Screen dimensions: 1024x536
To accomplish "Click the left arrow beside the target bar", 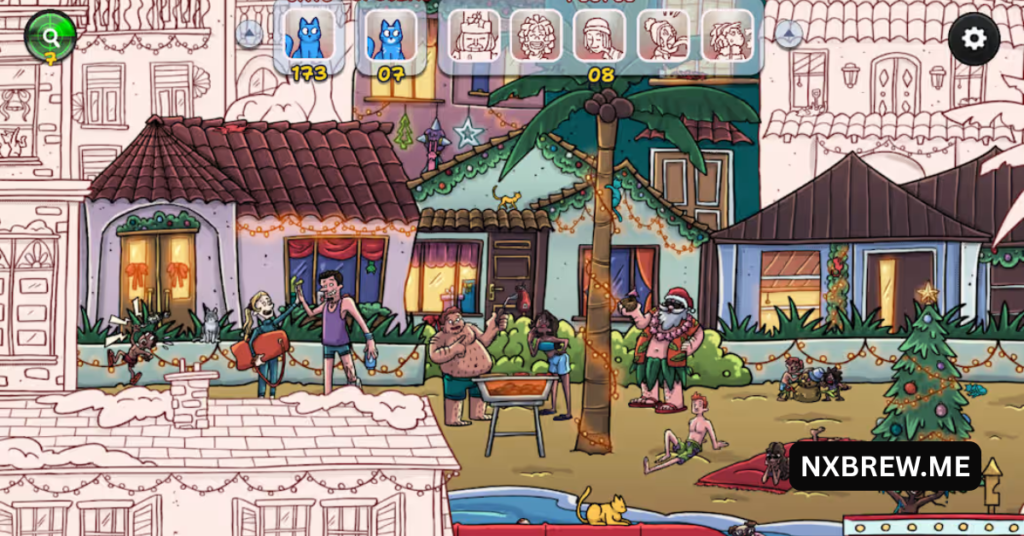I will click(249, 34).
